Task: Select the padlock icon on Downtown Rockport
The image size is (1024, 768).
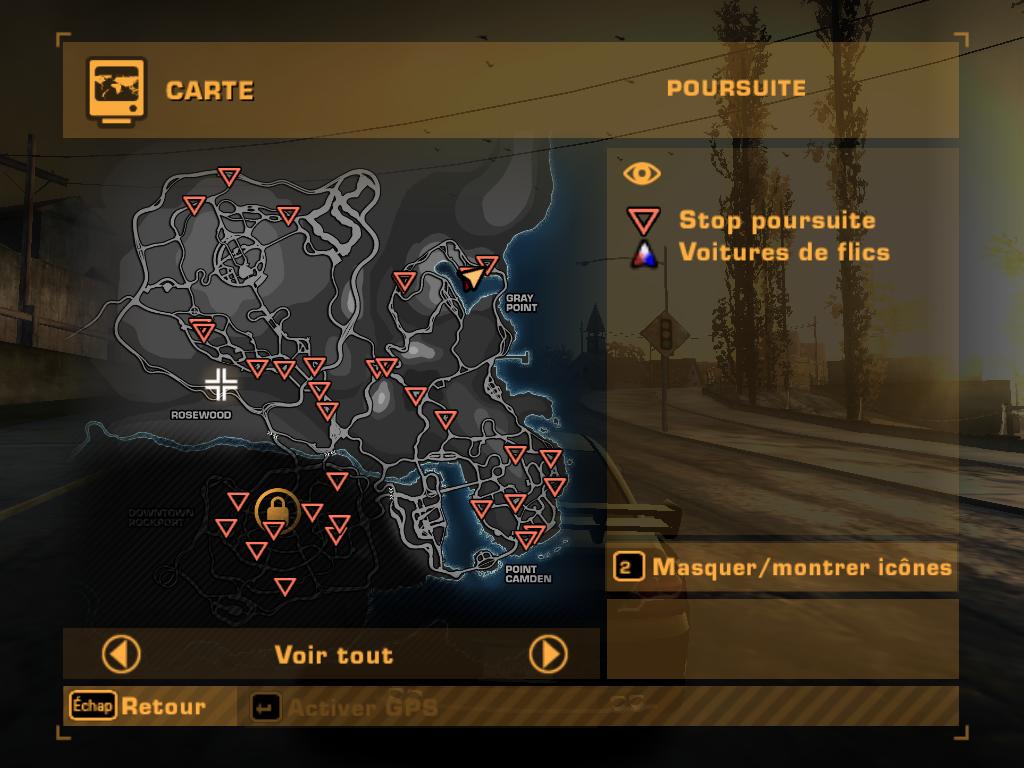Action: (x=276, y=511)
